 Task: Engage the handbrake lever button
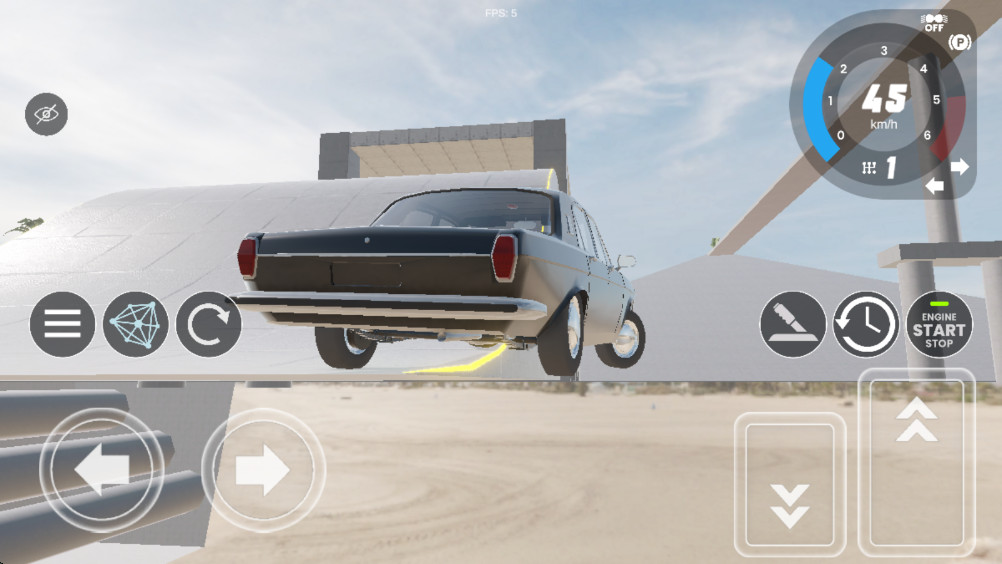click(x=793, y=324)
